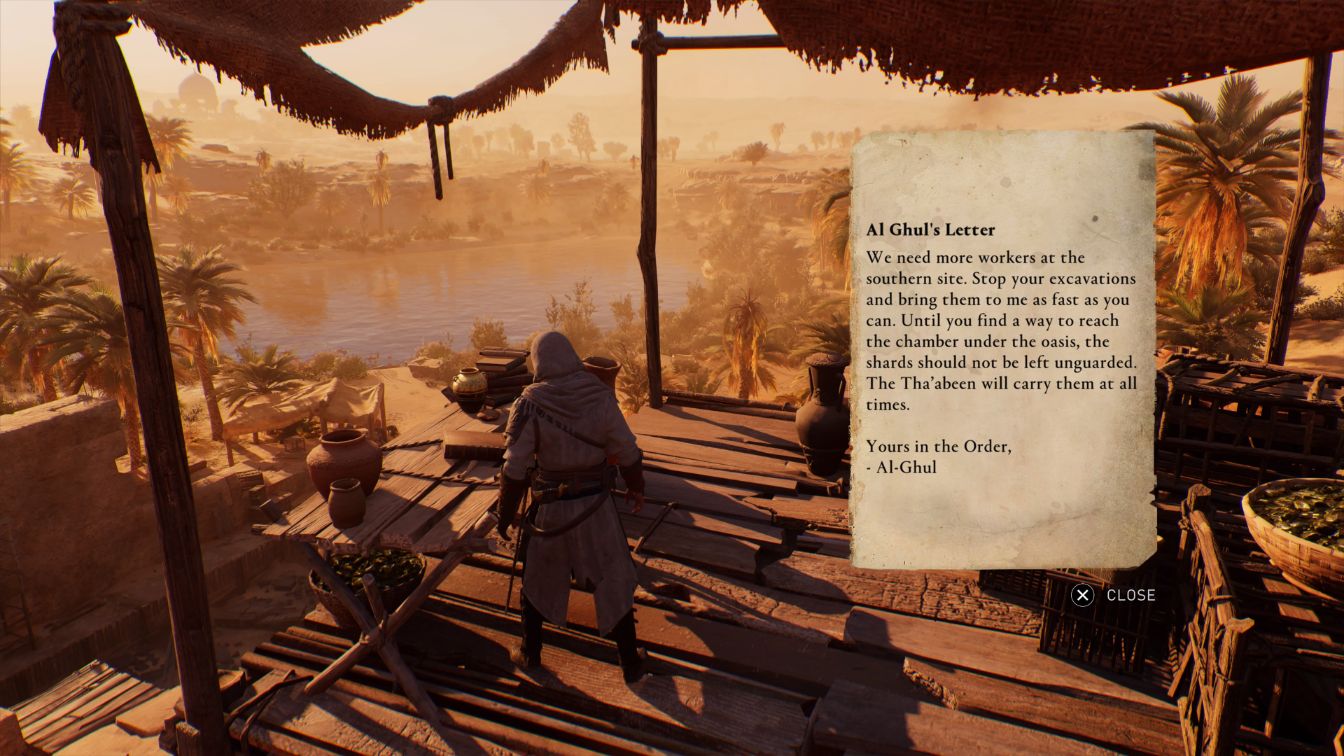
Task: Select the word 'Tha'abeen' in the letter
Action: [942, 384]
